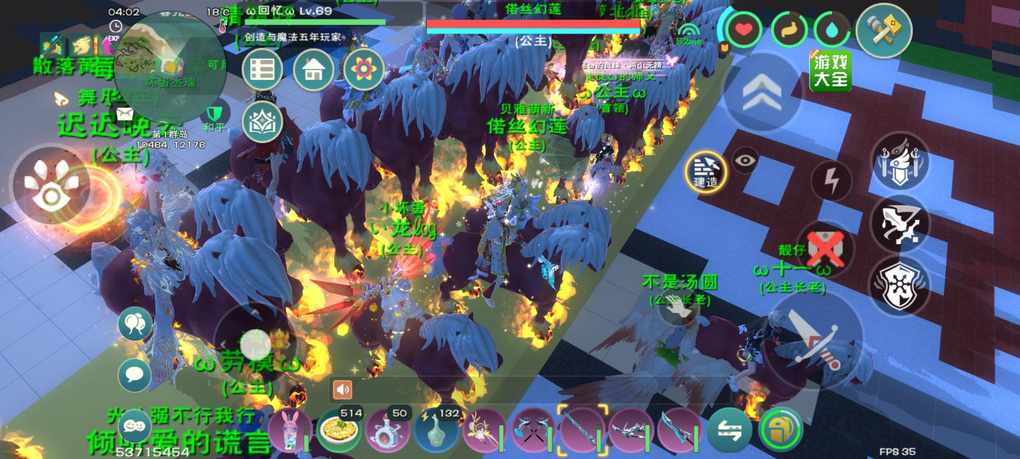The height and width of the screenshot is (459, 1020).
Task: Open the colorful flower icon
Action: (x=364, y=70)
